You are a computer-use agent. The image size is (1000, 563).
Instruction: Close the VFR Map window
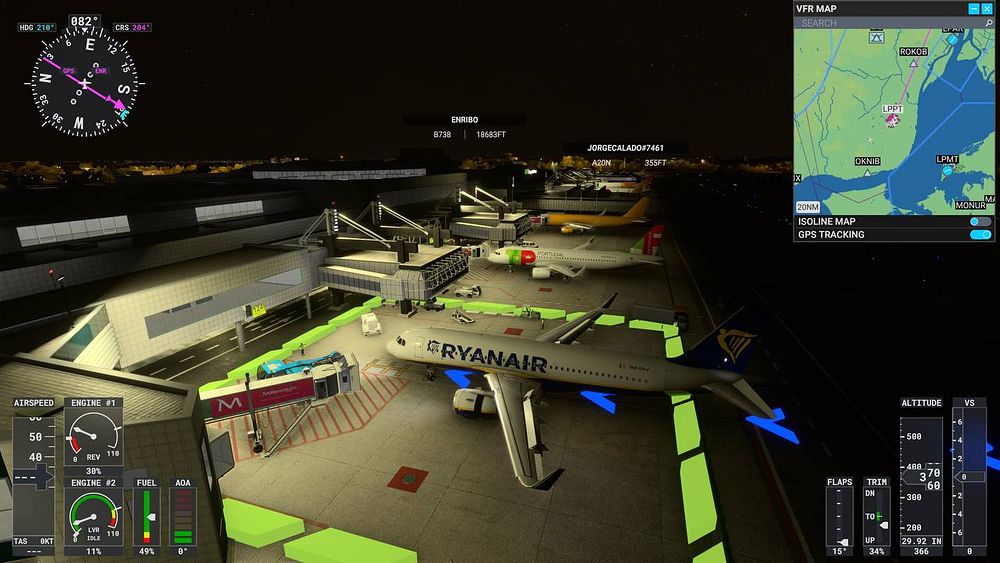(x=987, y=9)
